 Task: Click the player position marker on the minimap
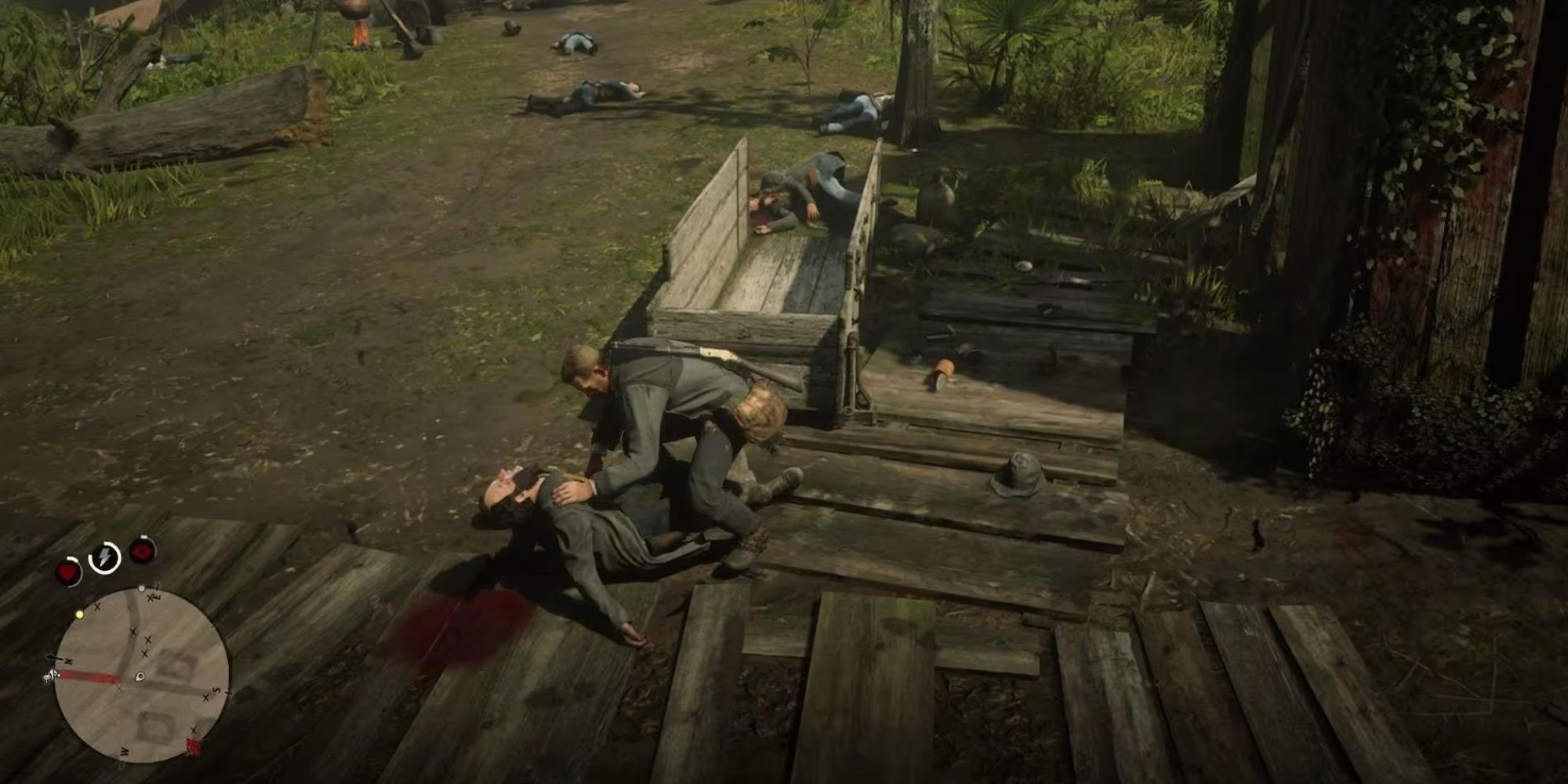point(139,677)
